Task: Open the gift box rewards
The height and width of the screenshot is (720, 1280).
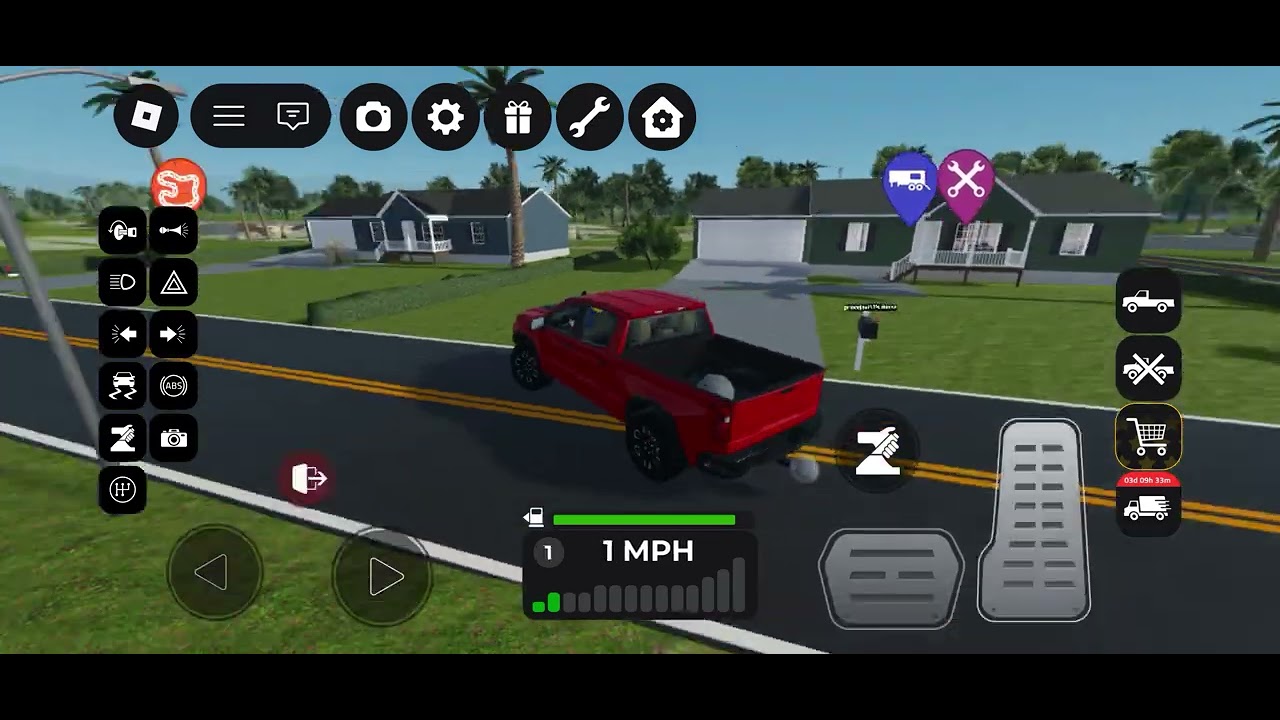Action: 518,118
